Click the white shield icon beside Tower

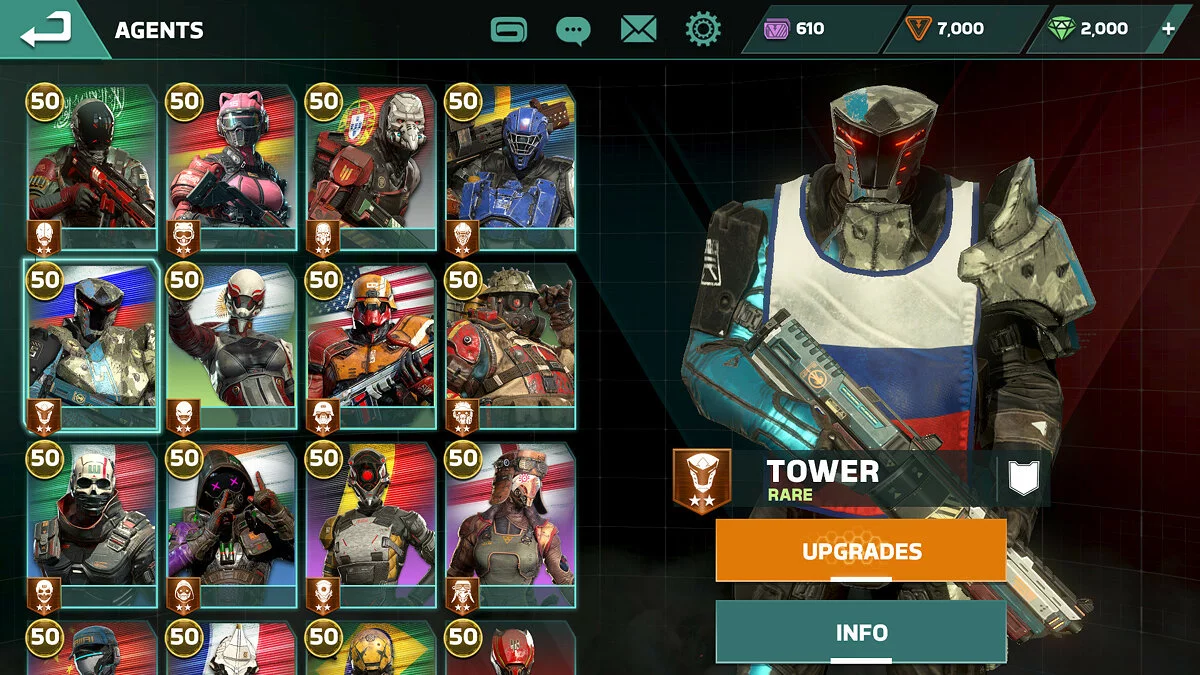(x=1023, y=478)
